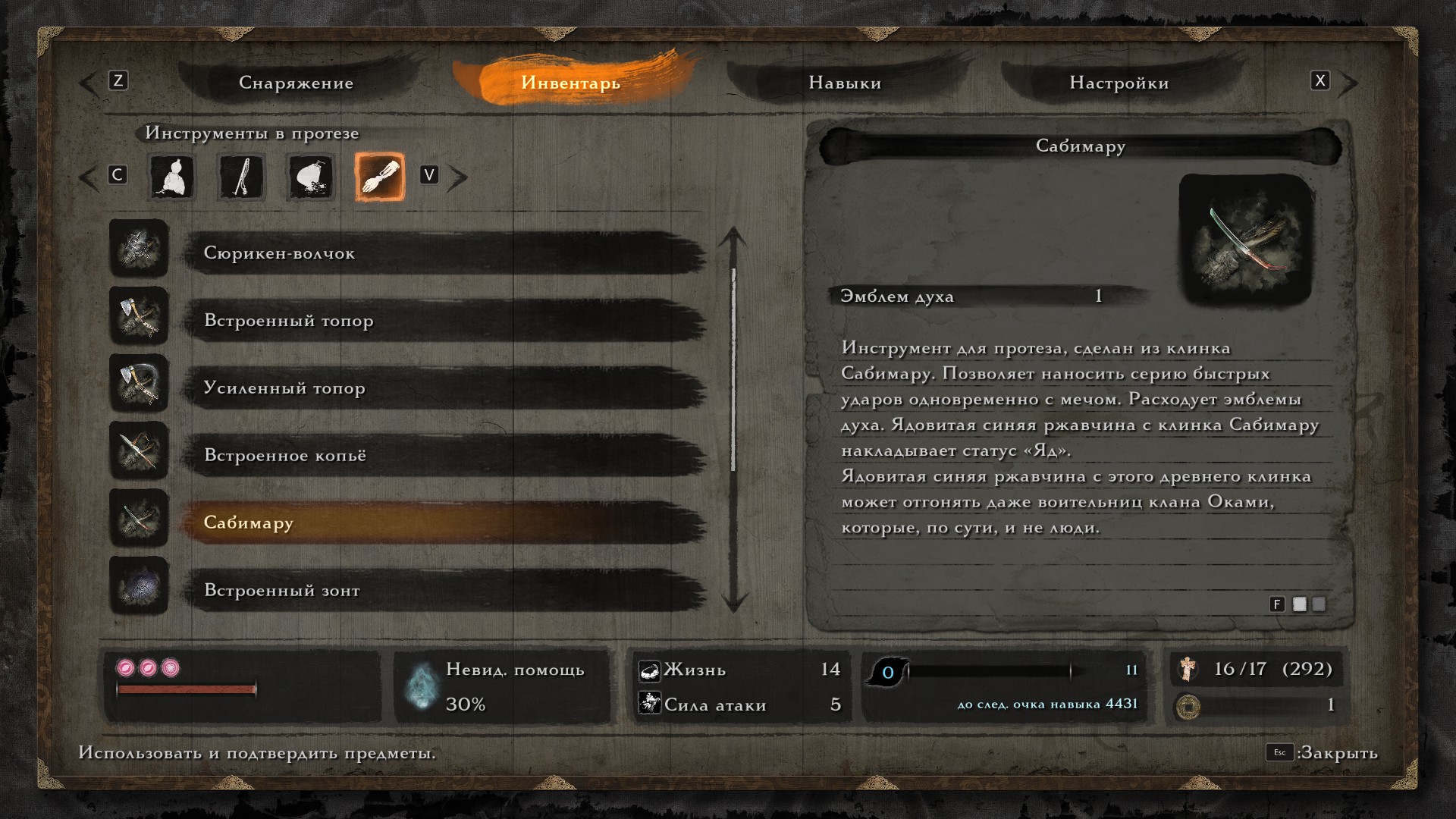Open the gourd item category
Screen dimensions: 1456x819
[172, 177]
